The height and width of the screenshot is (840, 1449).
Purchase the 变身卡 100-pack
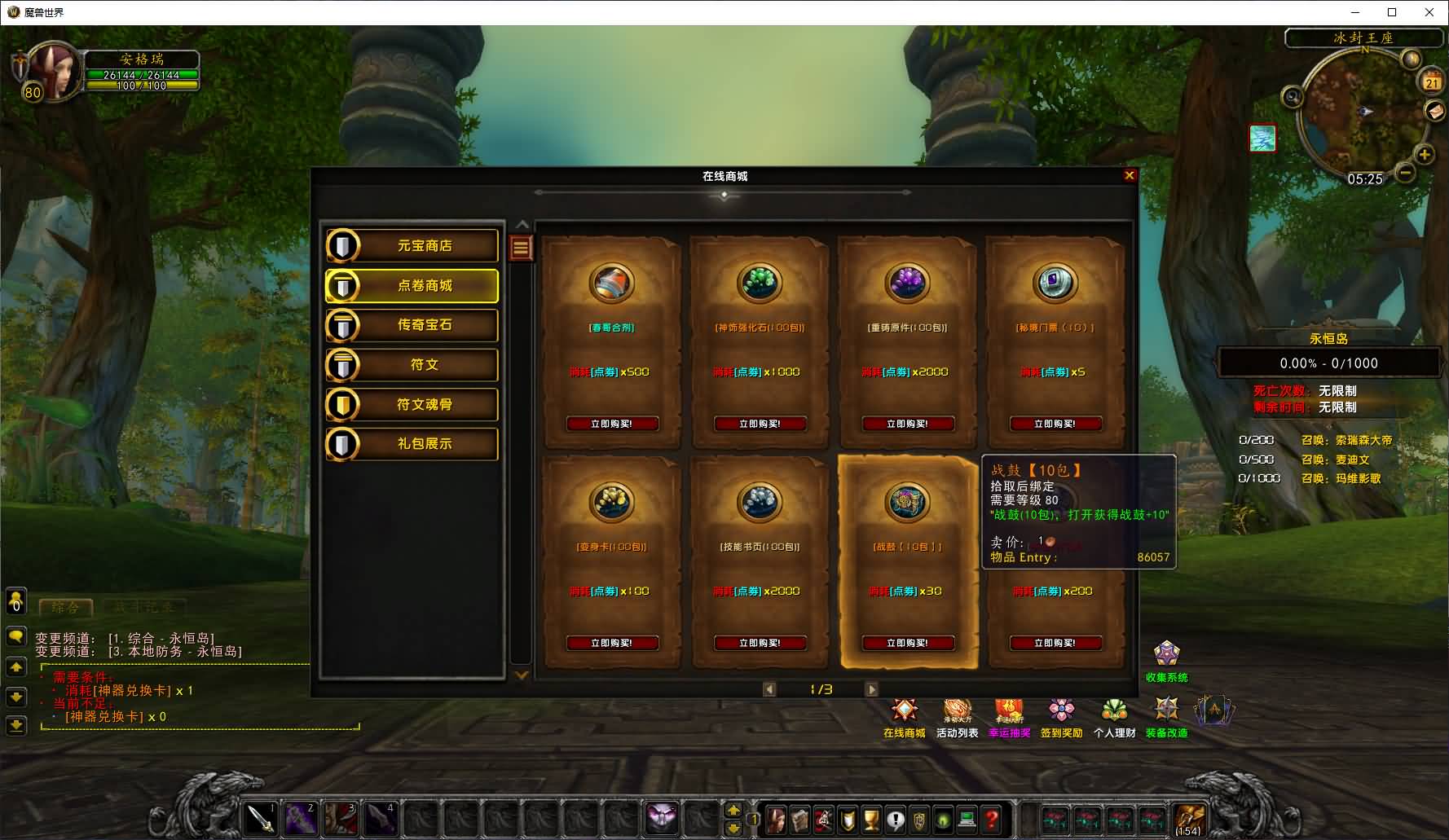click(611, 643)
